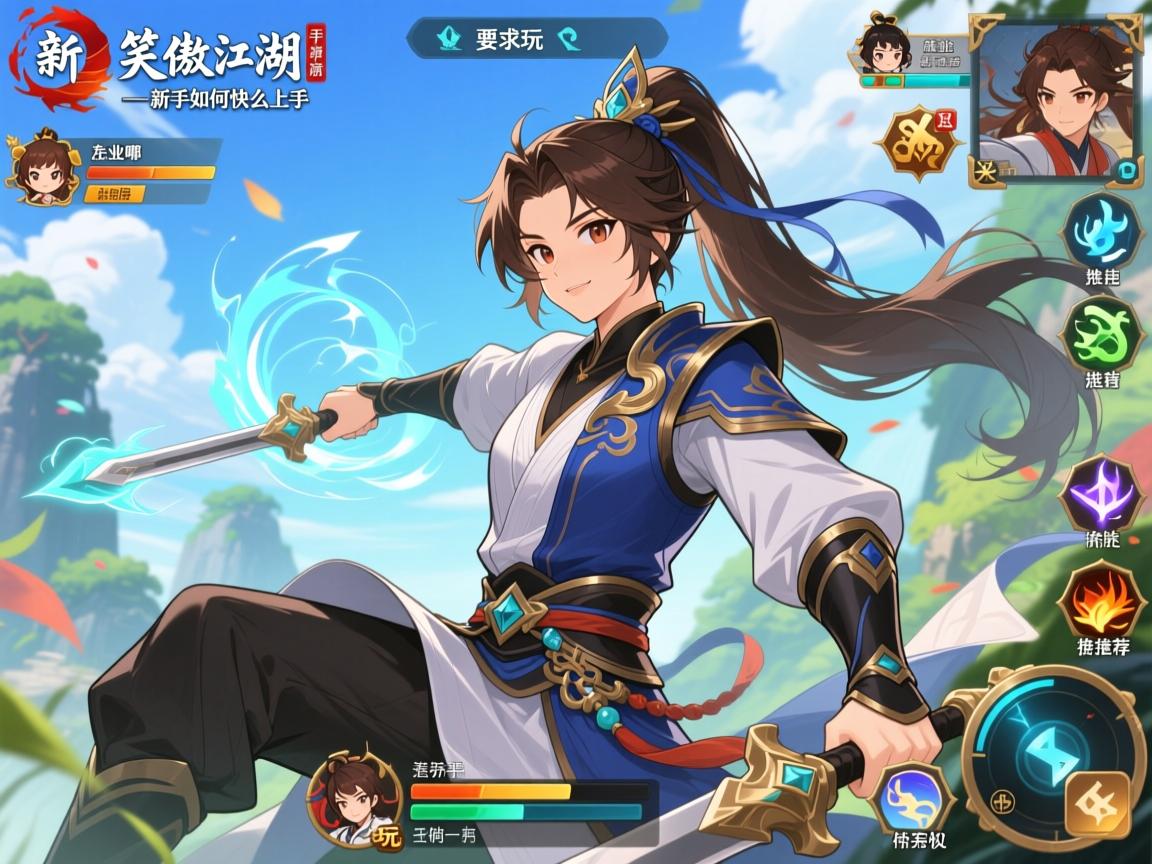Use the green dragon swirl skill

[1102, 332]
